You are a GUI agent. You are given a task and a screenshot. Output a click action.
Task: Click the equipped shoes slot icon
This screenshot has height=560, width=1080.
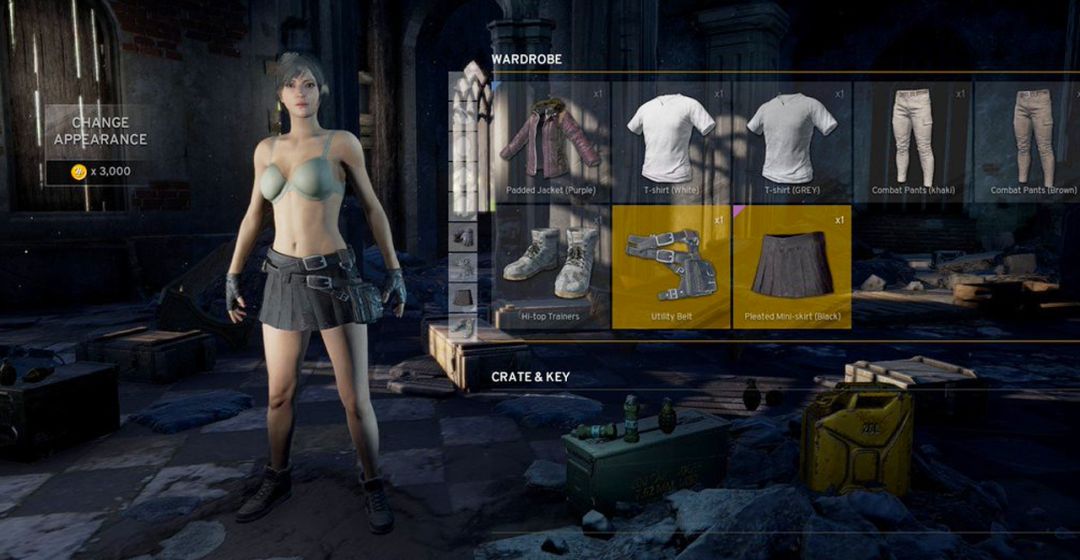(463, 325)
